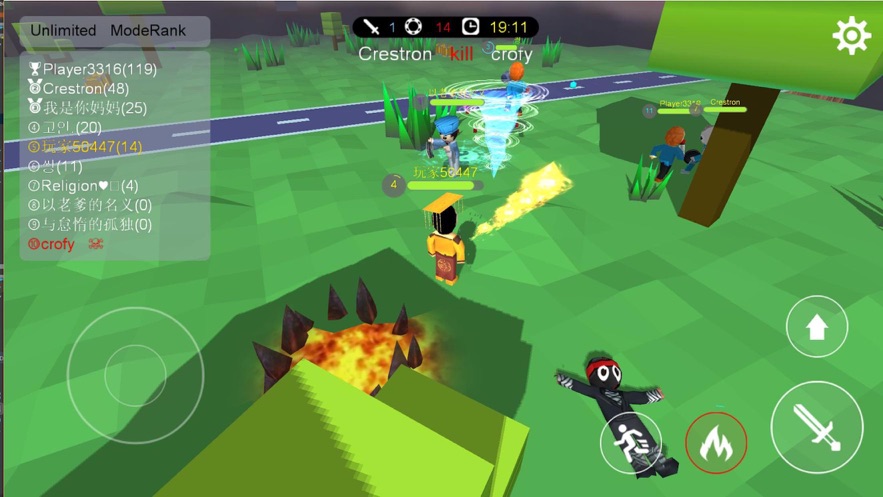Open the settings gear menu
The height and width of the screenshot is (497, 883).
(x=851, y=36)
